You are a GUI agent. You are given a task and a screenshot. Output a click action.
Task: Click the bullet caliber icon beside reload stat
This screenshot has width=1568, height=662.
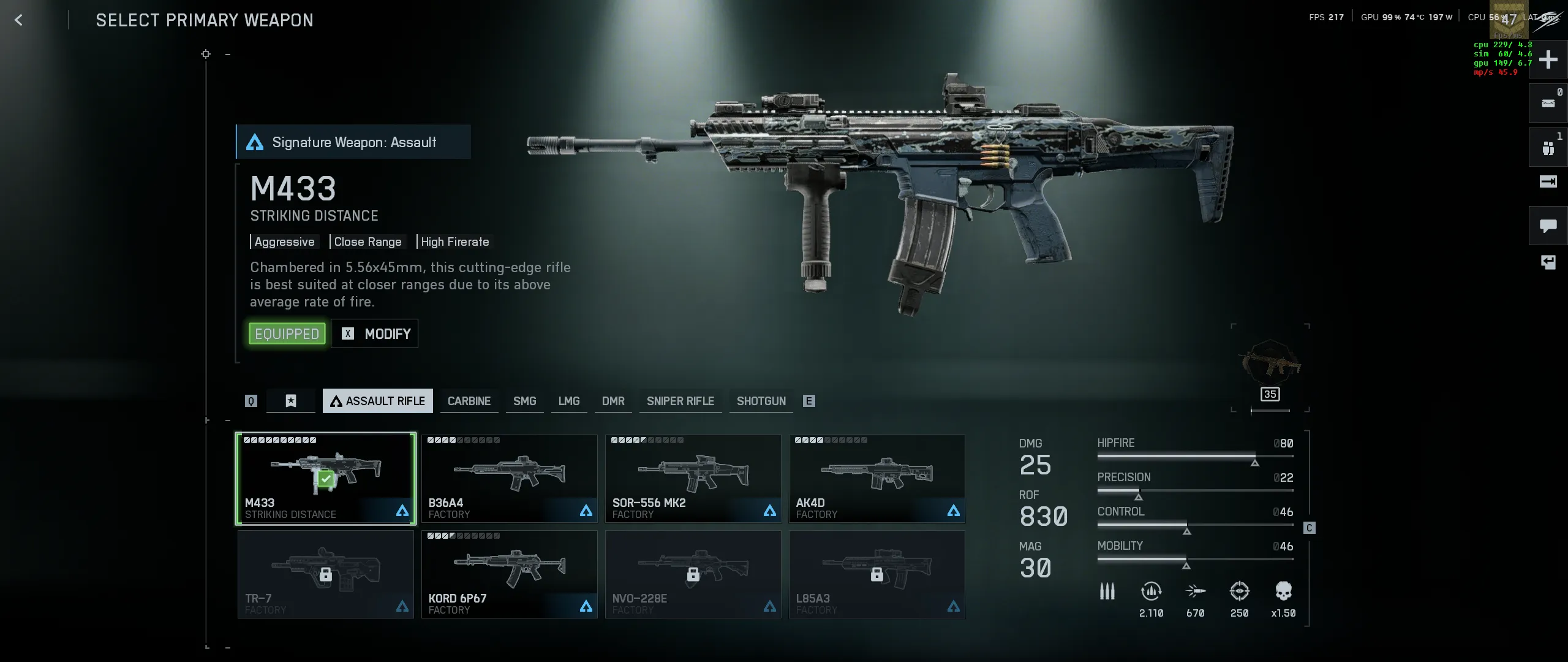coord(1108,590)
